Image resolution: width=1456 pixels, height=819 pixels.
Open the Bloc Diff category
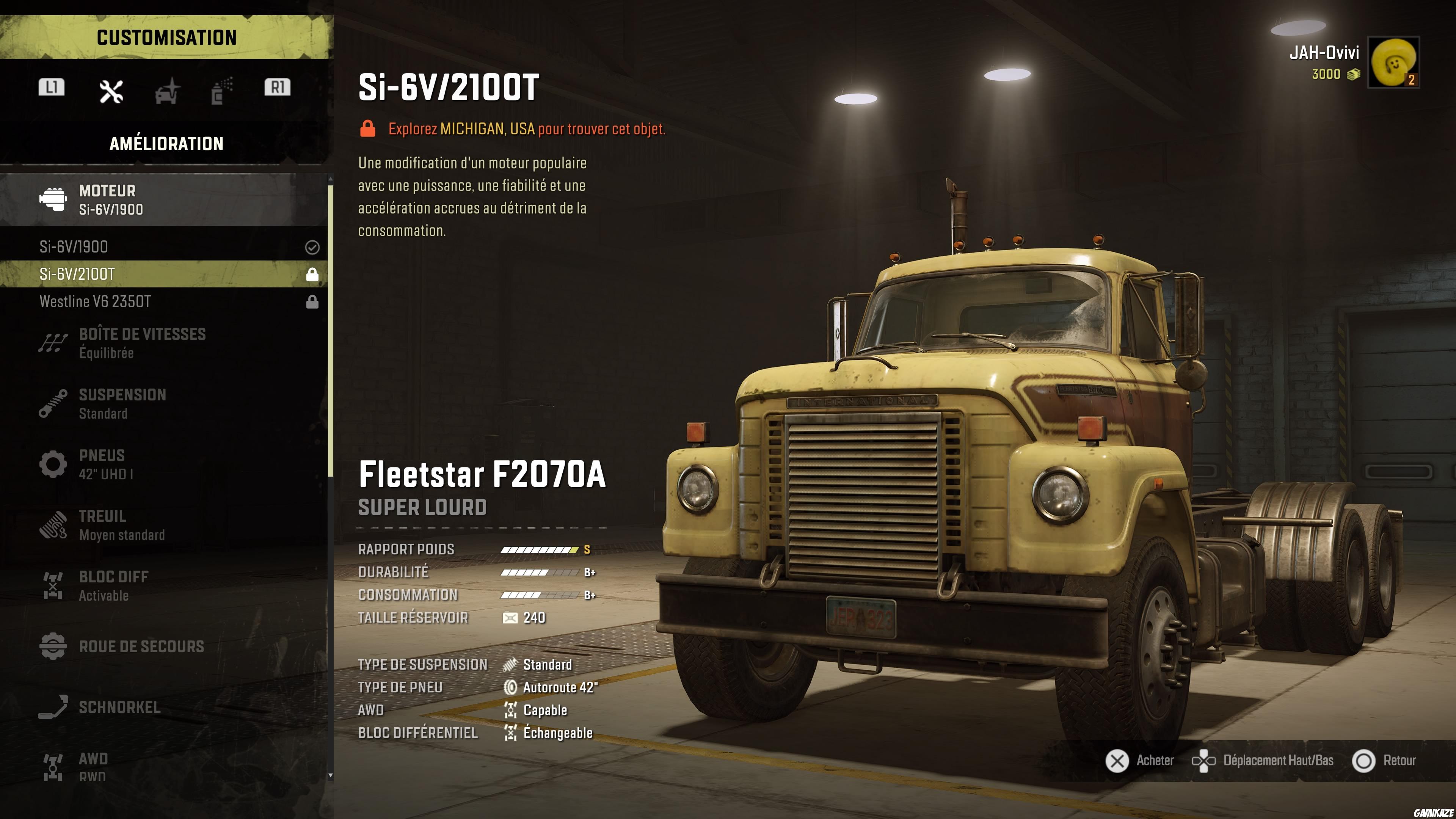[164, 585]
